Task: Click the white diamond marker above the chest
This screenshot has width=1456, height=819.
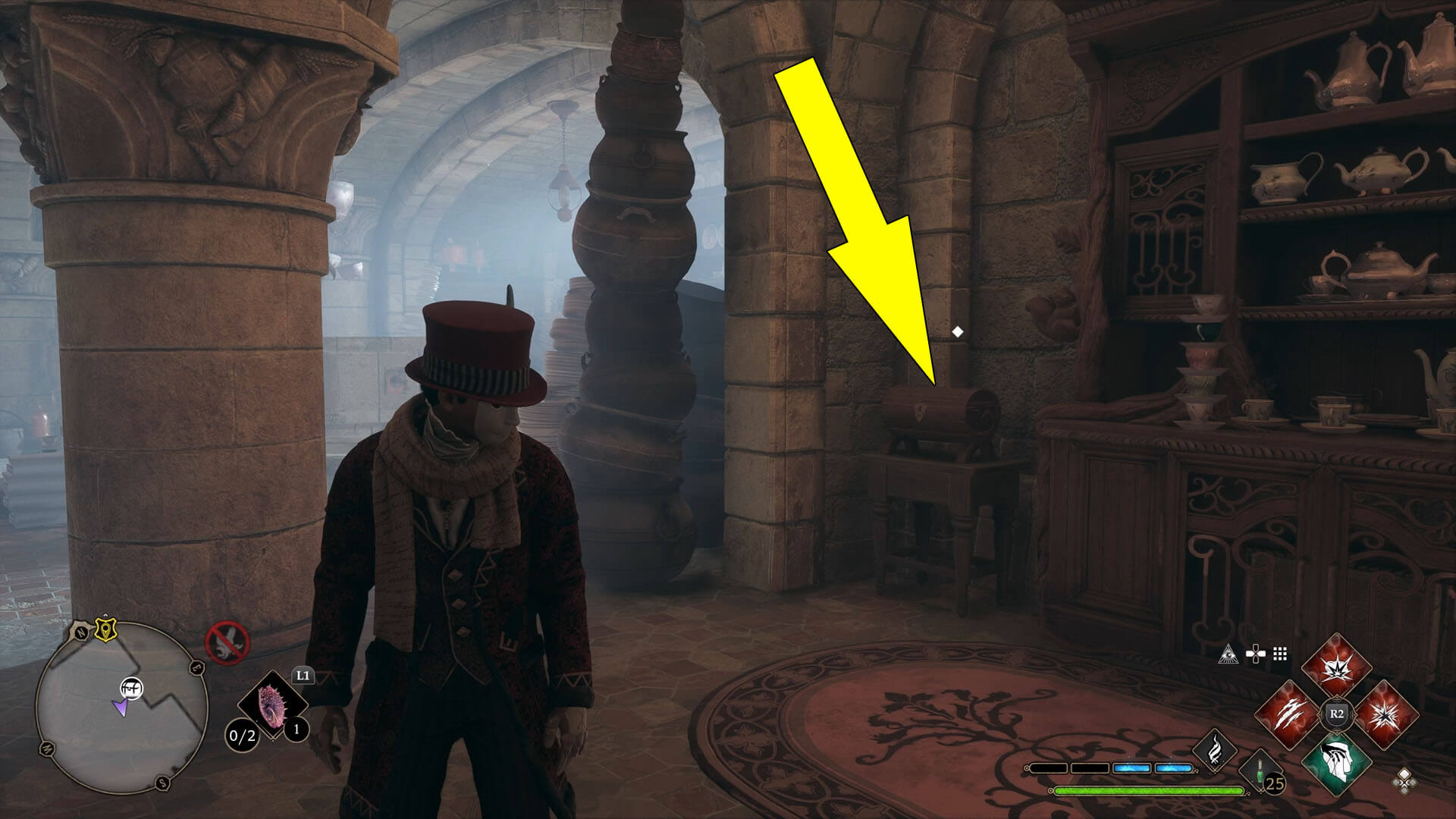Action: (x=957, y=330)
